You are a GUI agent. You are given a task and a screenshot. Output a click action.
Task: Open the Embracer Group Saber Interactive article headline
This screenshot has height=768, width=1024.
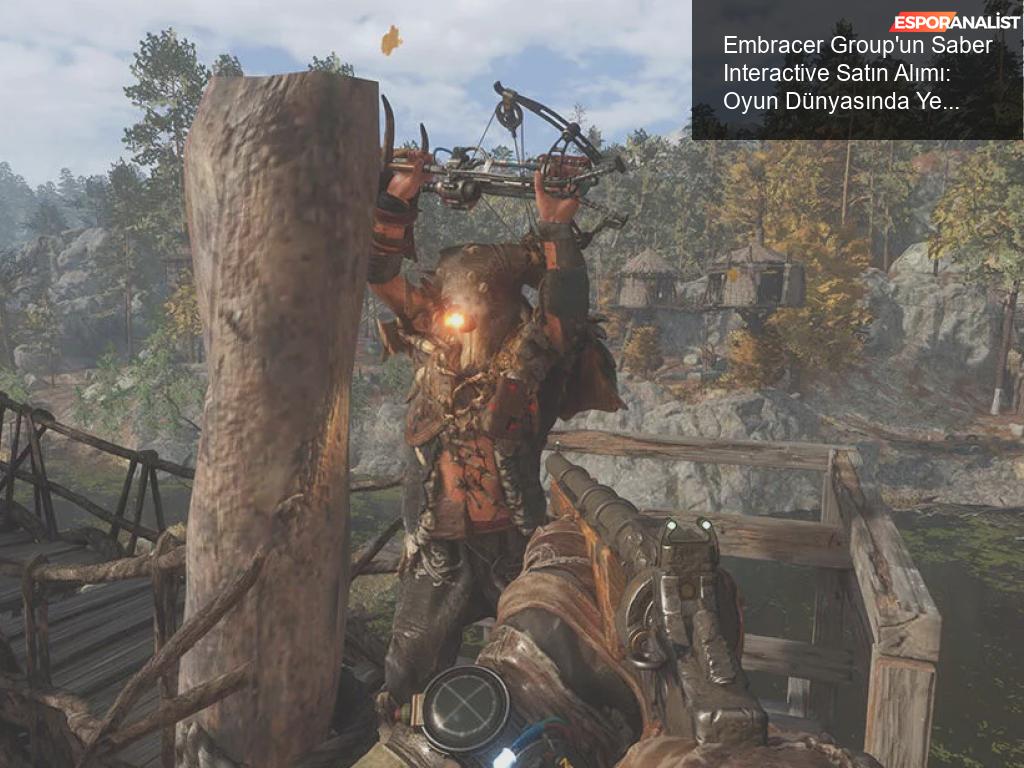[x=857, y=73]
